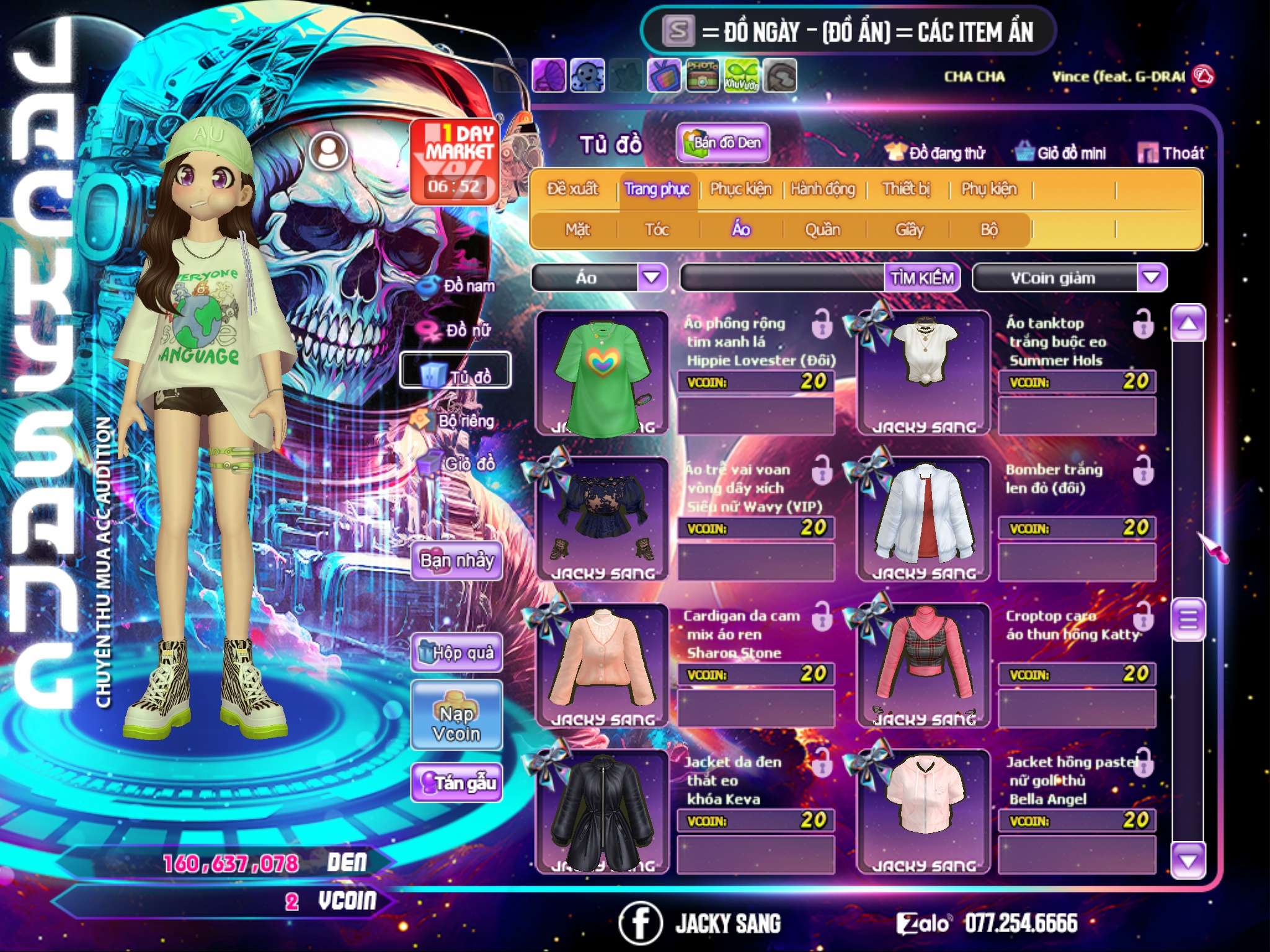Open the Áo filter dropdown

point(652,277)
